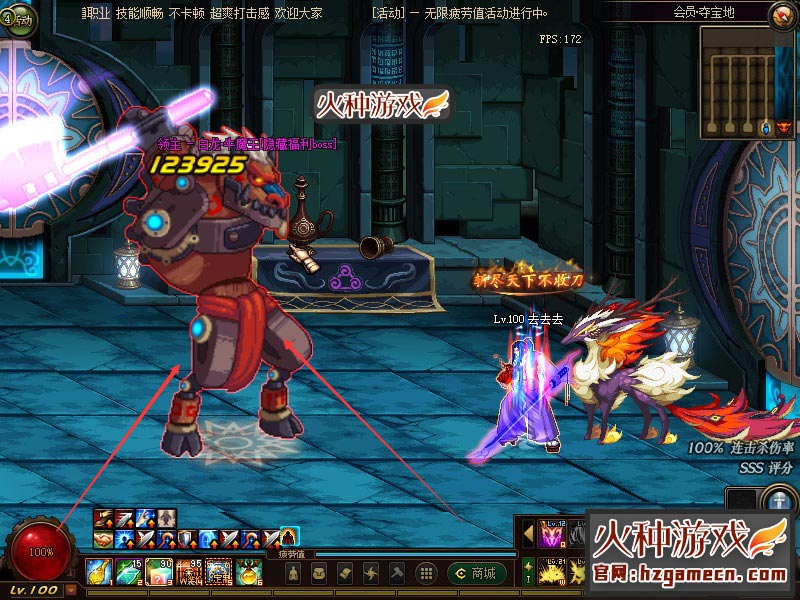Viewport: 800px width, 600px height.
Task: Click the small dropdown arrow beside Lv.100
Action: [x=70, y=591]
